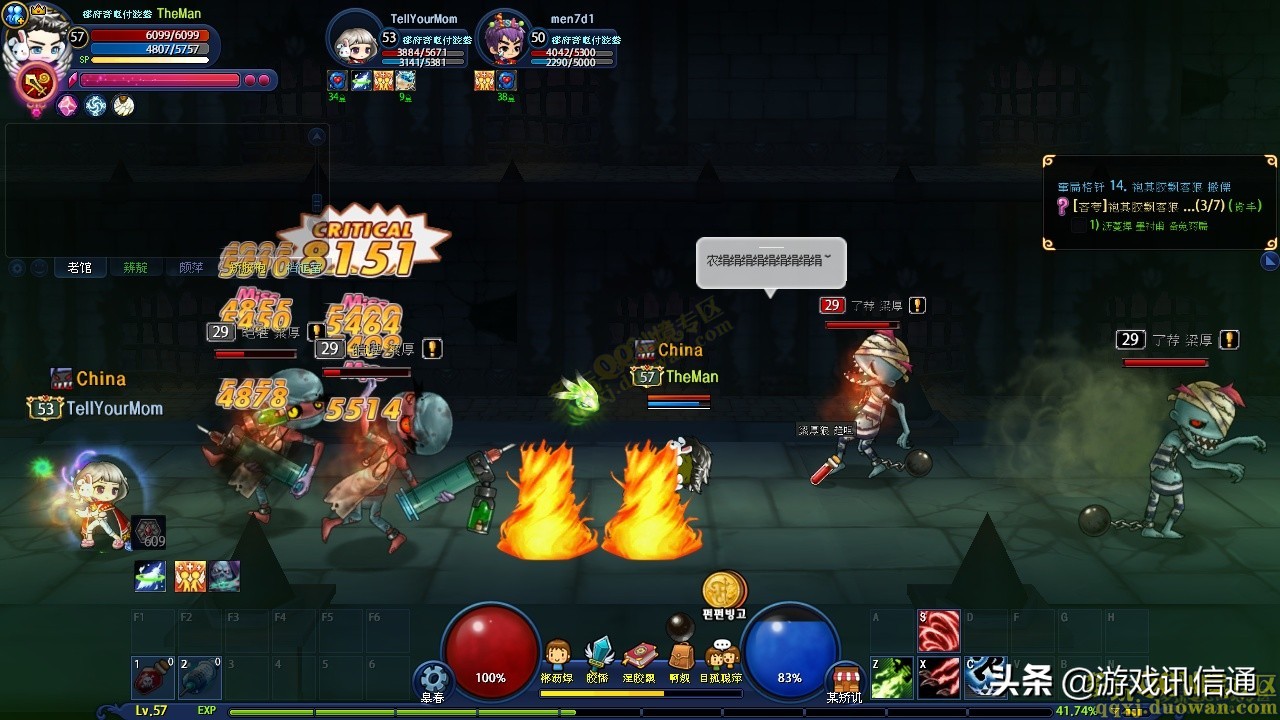Activate the green claw skill on Z
1280x720 pixels.
pyautogui.click(x=891, y=677)
